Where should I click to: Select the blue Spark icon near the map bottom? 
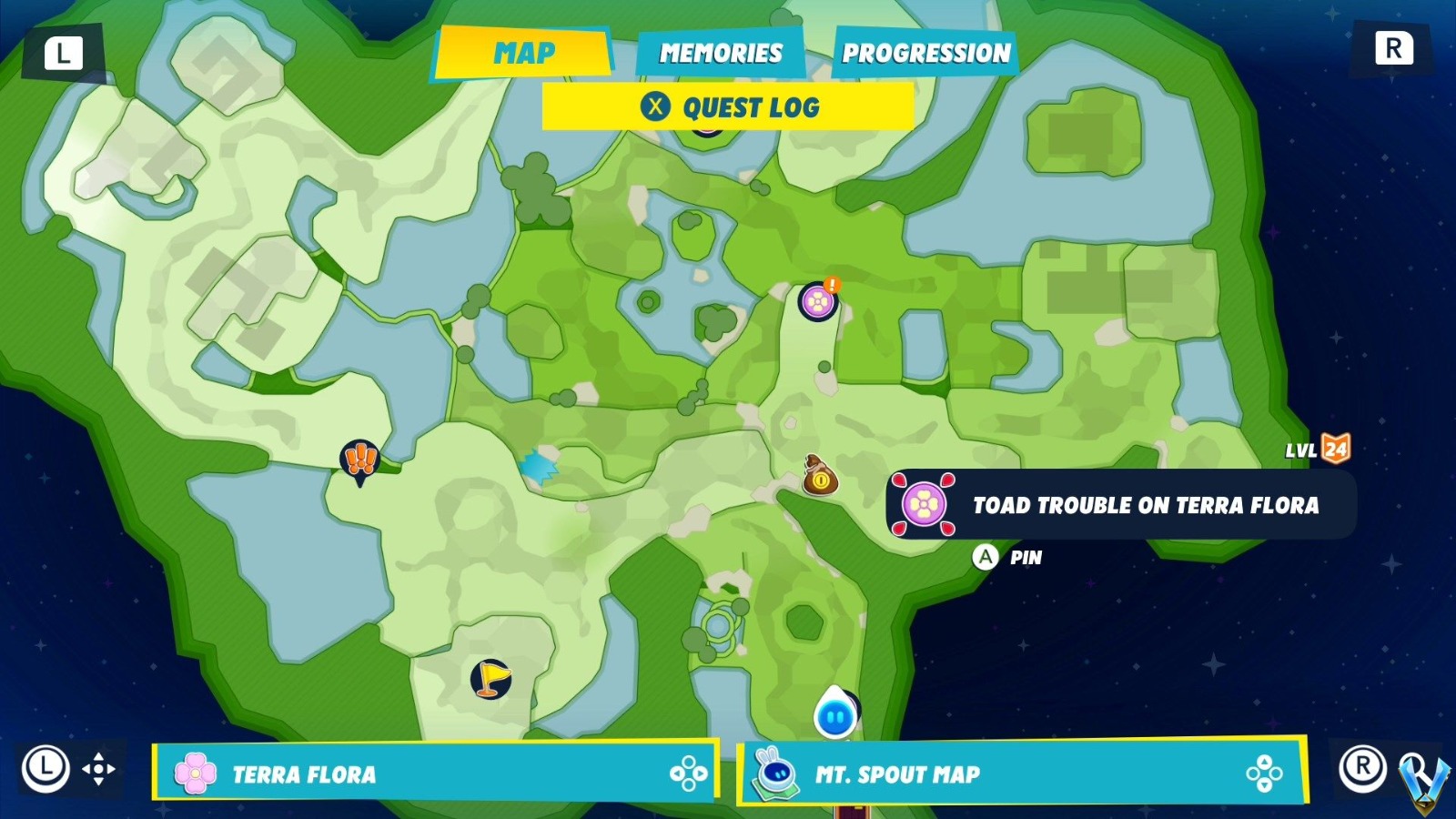836,716
